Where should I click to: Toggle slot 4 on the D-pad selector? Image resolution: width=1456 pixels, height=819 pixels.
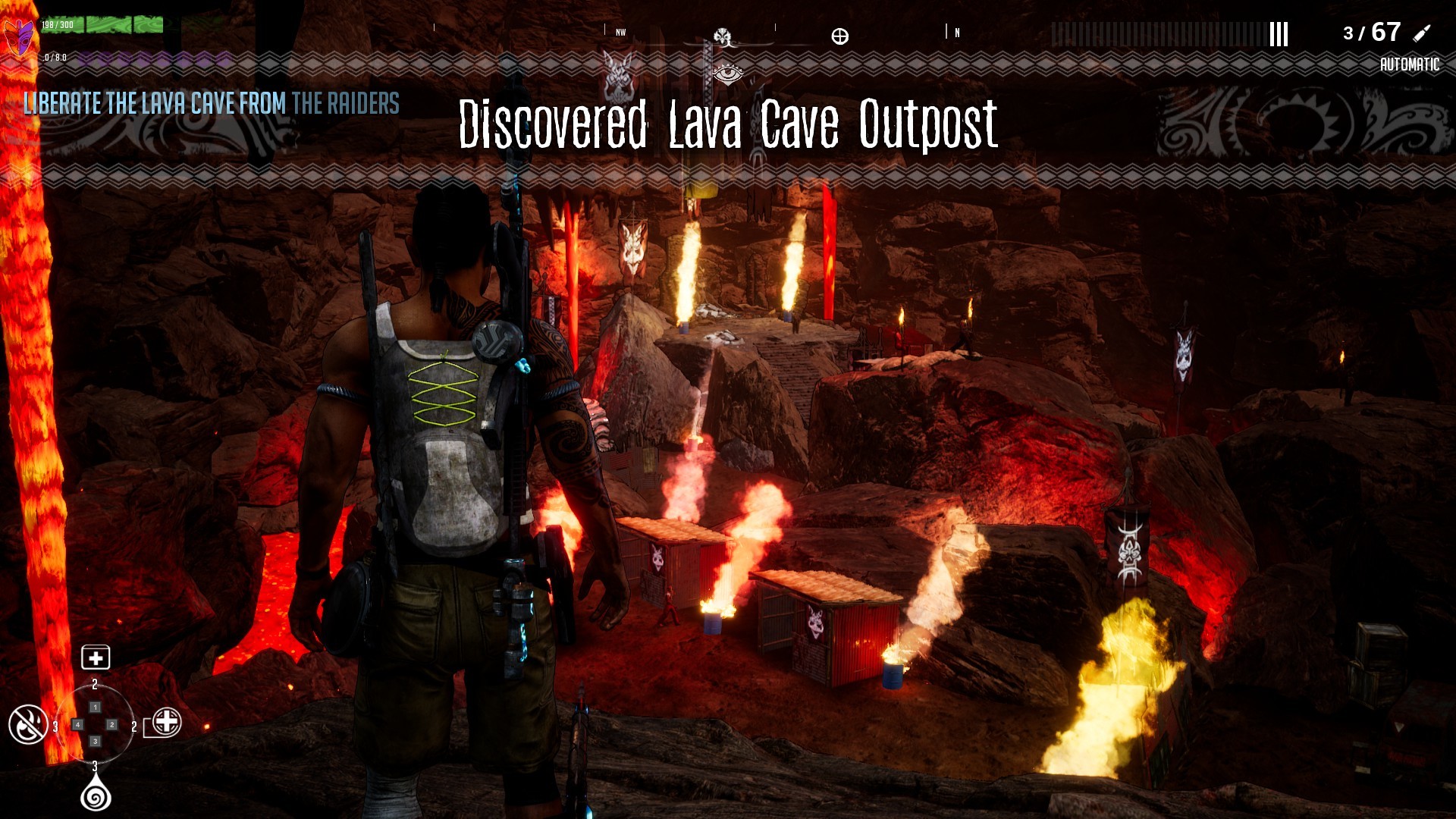click(78, 725)
